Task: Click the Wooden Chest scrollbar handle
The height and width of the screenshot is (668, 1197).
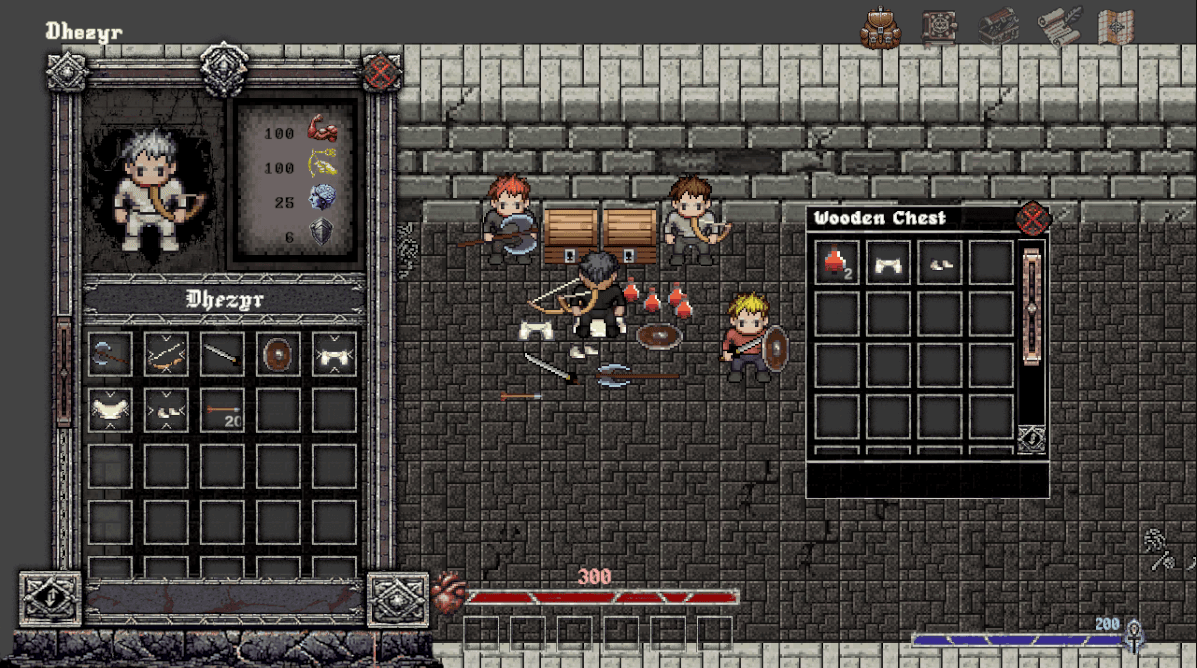Action: point(1033,310)
